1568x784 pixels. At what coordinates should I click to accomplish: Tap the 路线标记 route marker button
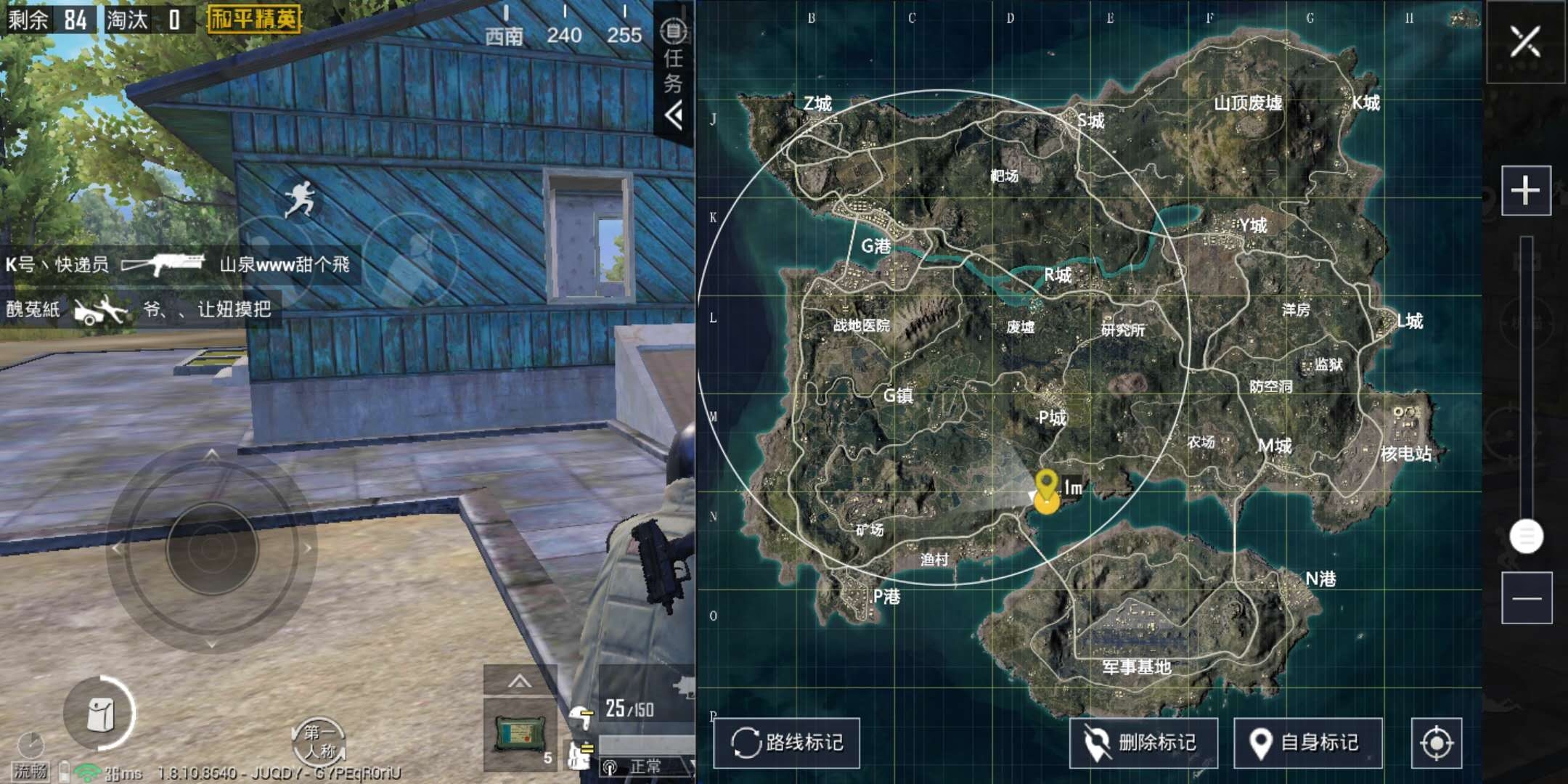[787, 743]
